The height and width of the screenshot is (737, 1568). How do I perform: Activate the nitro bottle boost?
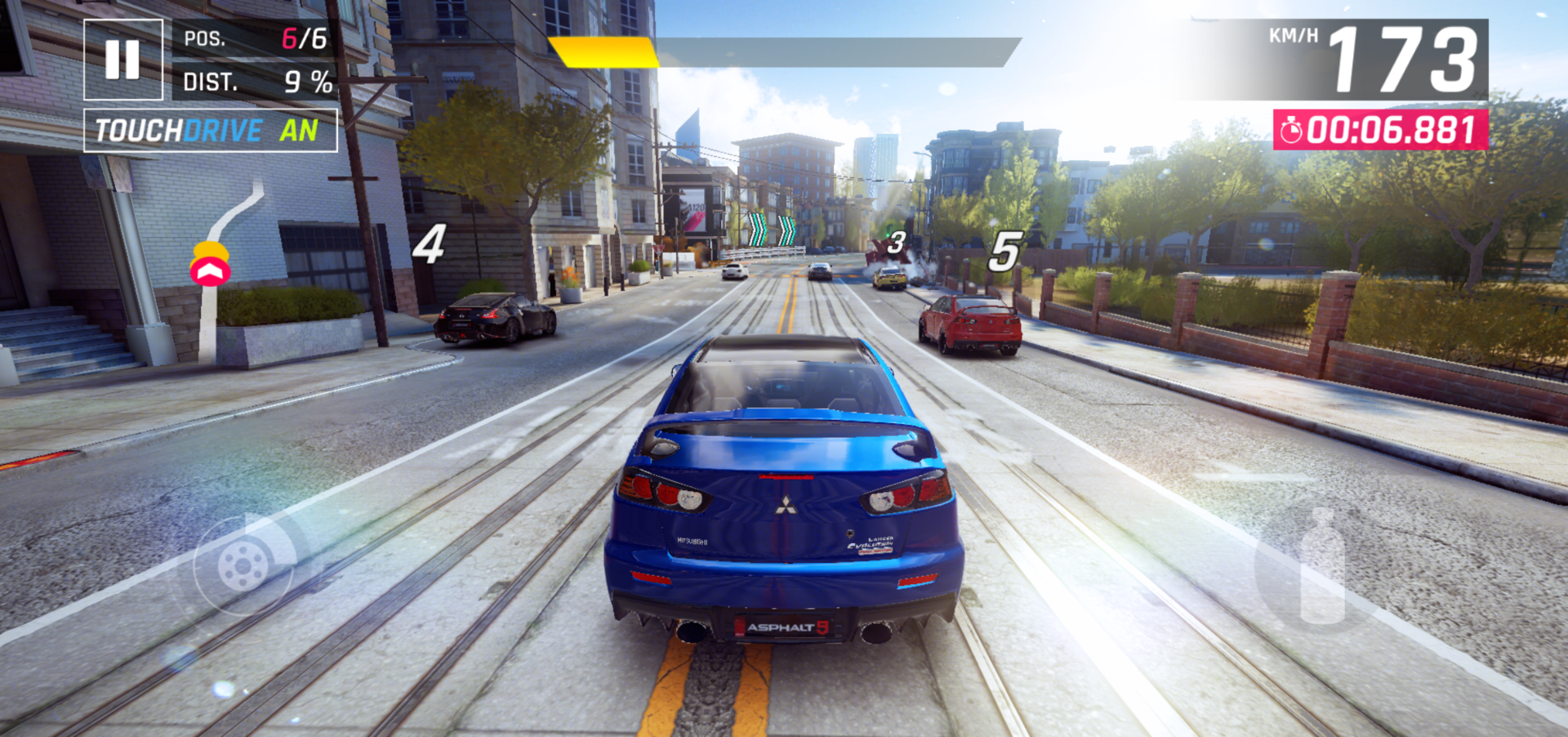pos(1321,566)
